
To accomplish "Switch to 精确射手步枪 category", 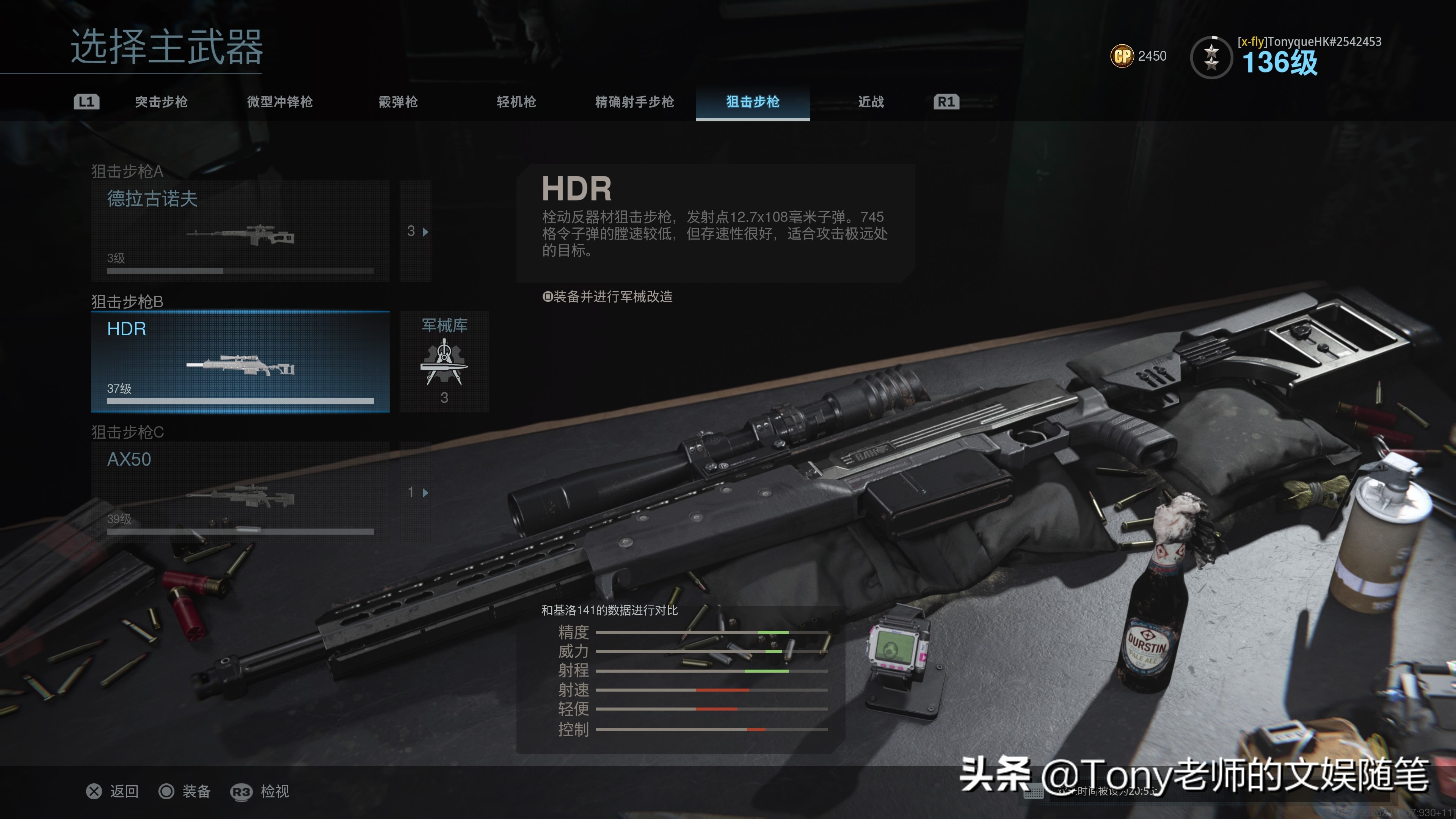I will (x=634, y=102).
